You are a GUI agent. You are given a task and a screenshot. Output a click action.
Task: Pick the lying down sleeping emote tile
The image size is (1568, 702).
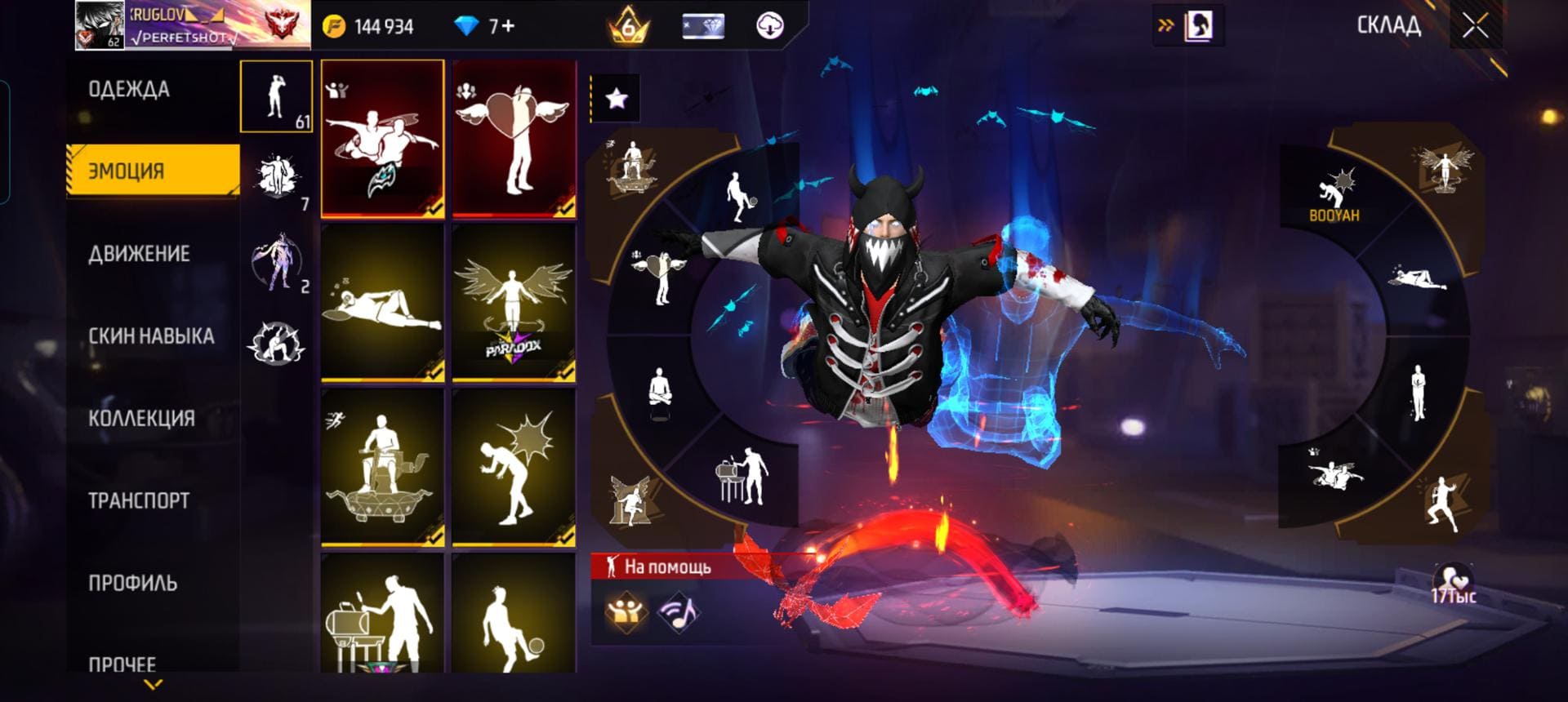[382, 303]
